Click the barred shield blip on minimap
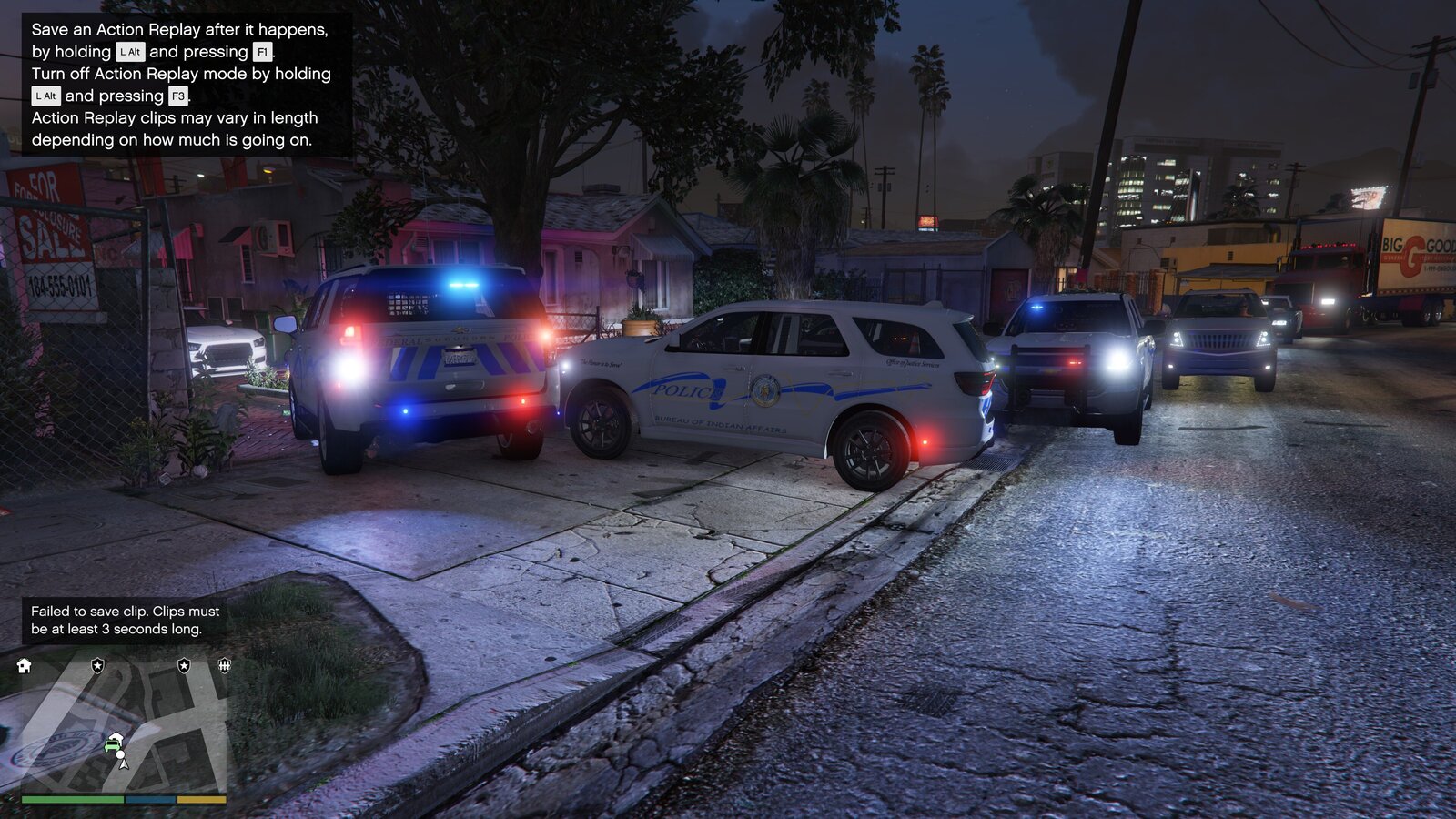This screenshot has height=819, width=1456. tap(224, 666)
